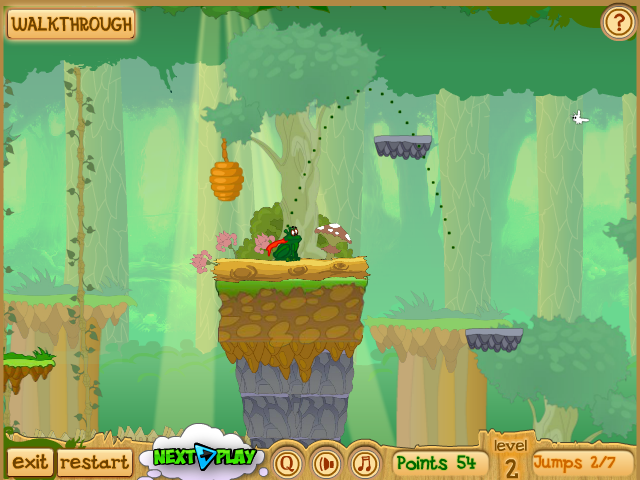Restart the level
The height and width of the screenshot is (480, 640).
94,462
